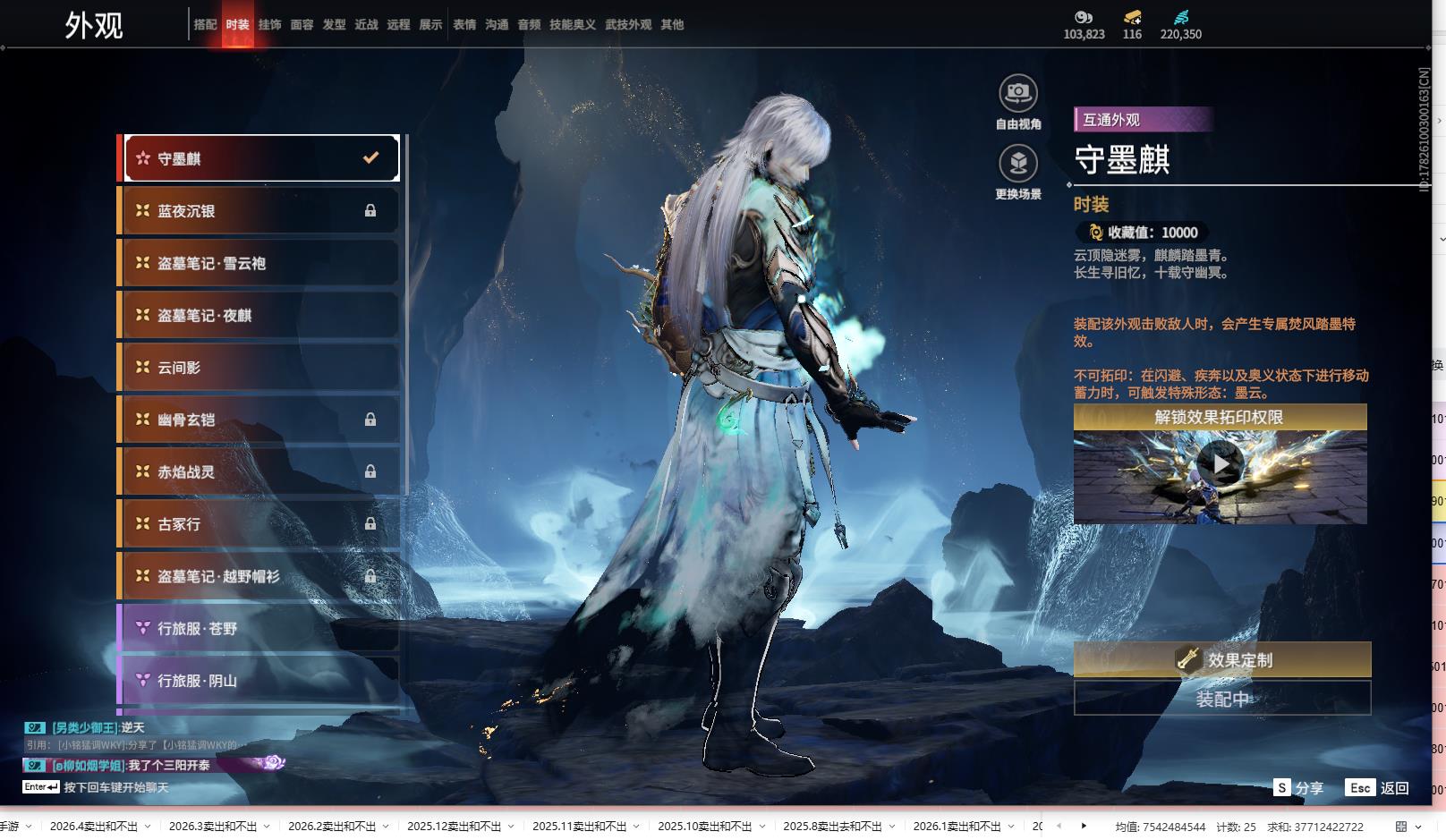Play the outfit effect preview video
Screen dimensions: 1446x840
pyautogui.click(x=1220, y=464)
